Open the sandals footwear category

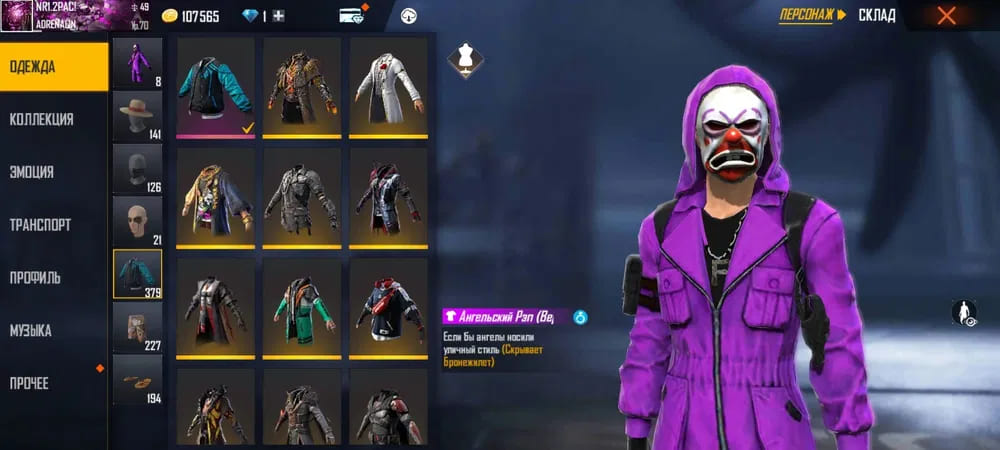[x=137, y=380]
